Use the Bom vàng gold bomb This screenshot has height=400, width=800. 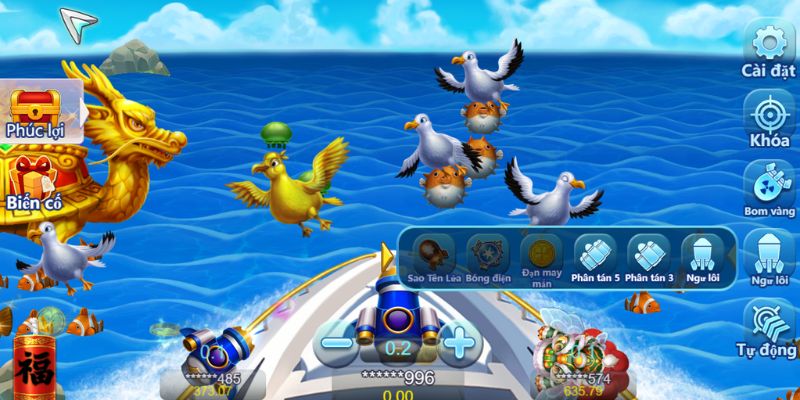pyautogui.click(x=768, y=187)
